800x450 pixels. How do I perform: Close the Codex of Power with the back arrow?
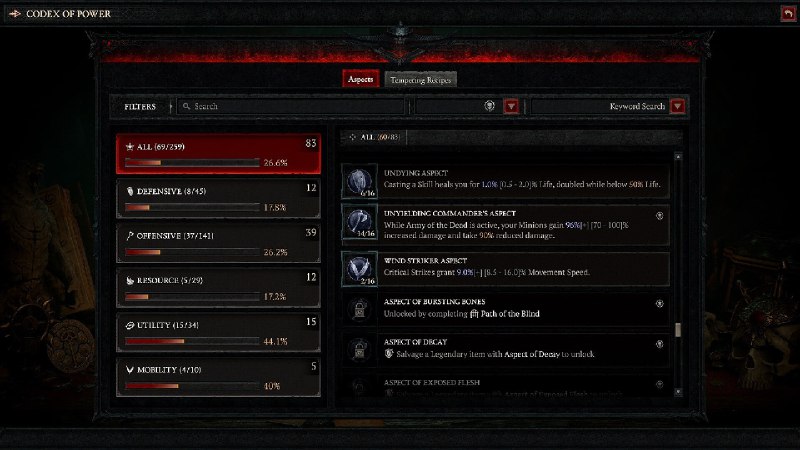(x=788, y=13)
